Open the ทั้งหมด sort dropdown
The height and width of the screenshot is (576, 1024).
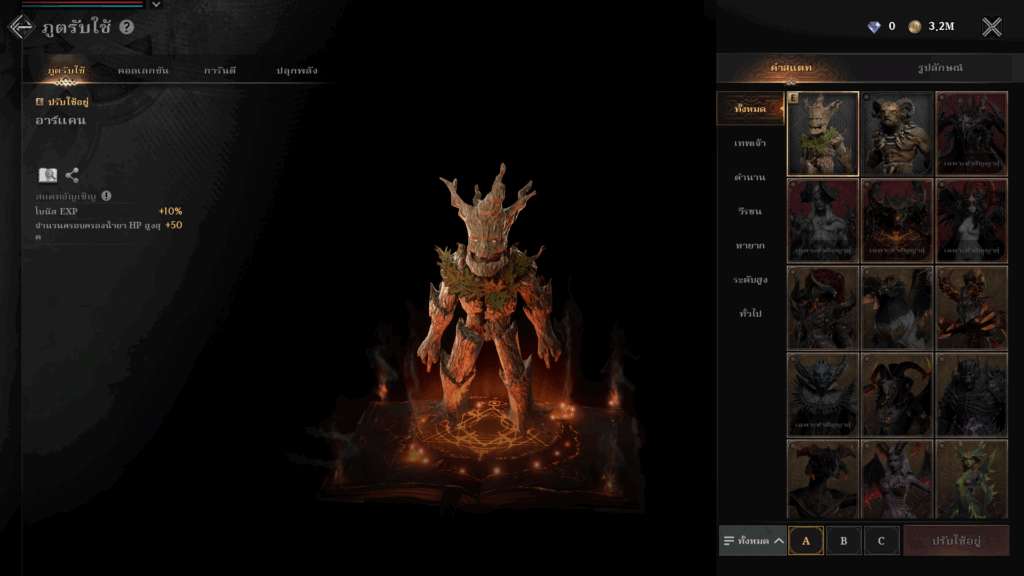point(752,540)
